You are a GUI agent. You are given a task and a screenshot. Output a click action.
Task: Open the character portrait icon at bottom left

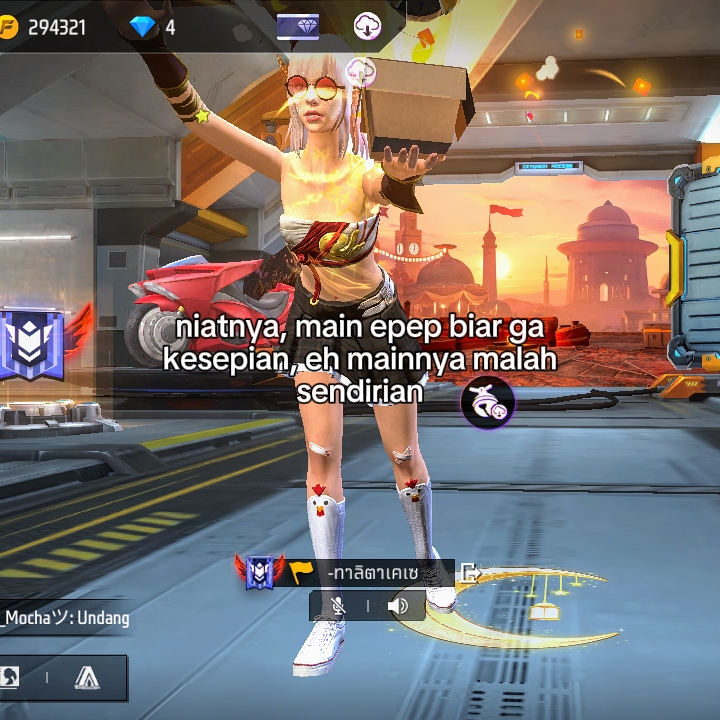click(8, 678)
